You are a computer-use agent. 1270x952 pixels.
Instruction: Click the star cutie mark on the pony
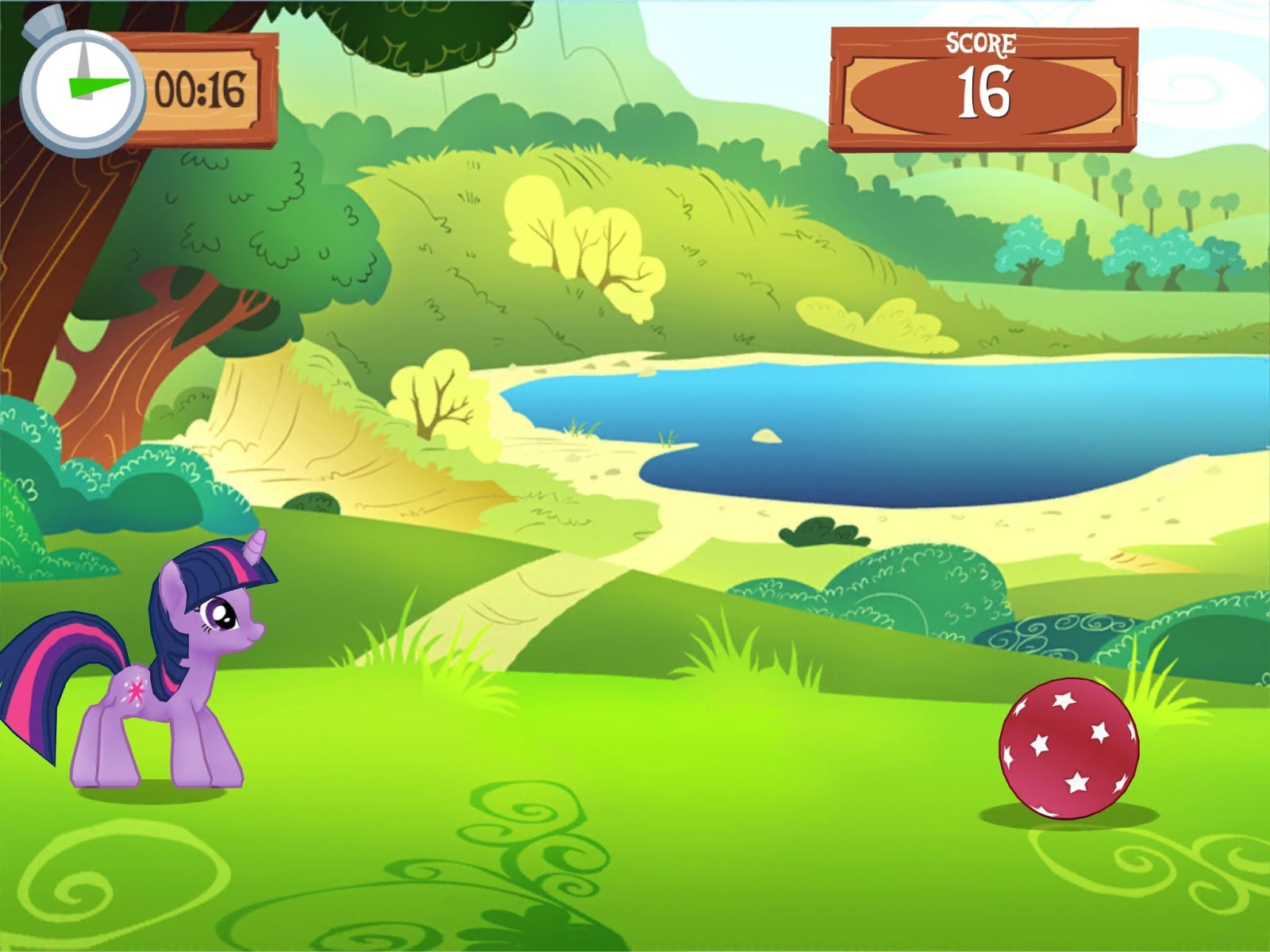[x=135, y=690]
